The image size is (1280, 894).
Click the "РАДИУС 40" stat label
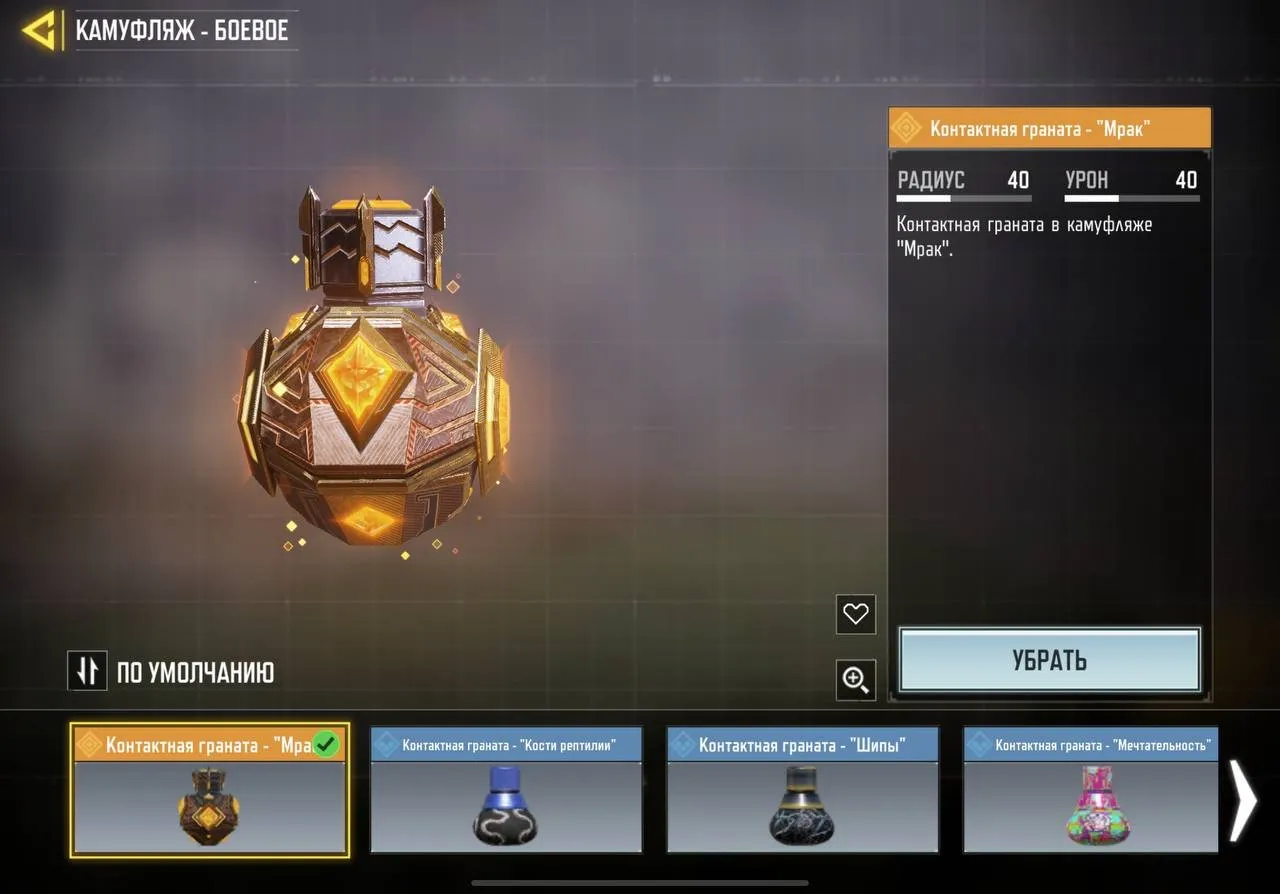(963, 180)
